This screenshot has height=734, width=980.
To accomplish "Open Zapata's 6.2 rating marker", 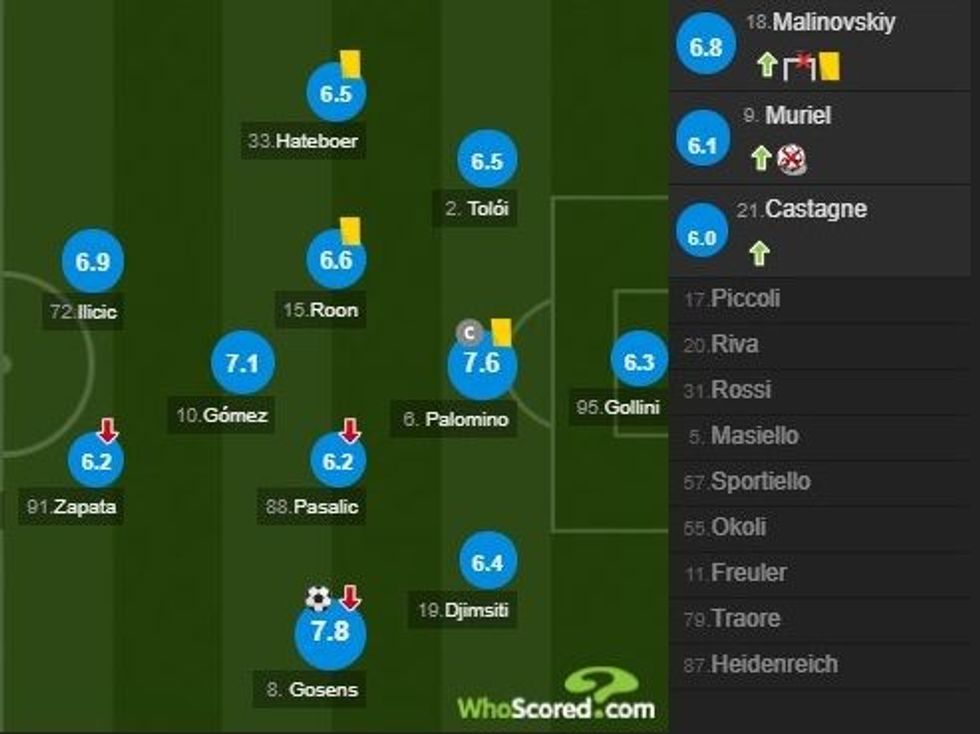I will tap(96, 461).
